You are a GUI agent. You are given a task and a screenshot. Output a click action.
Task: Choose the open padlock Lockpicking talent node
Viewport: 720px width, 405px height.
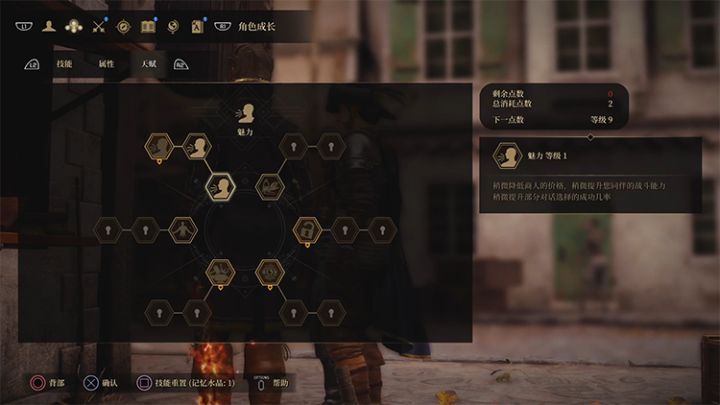point(307,231)
